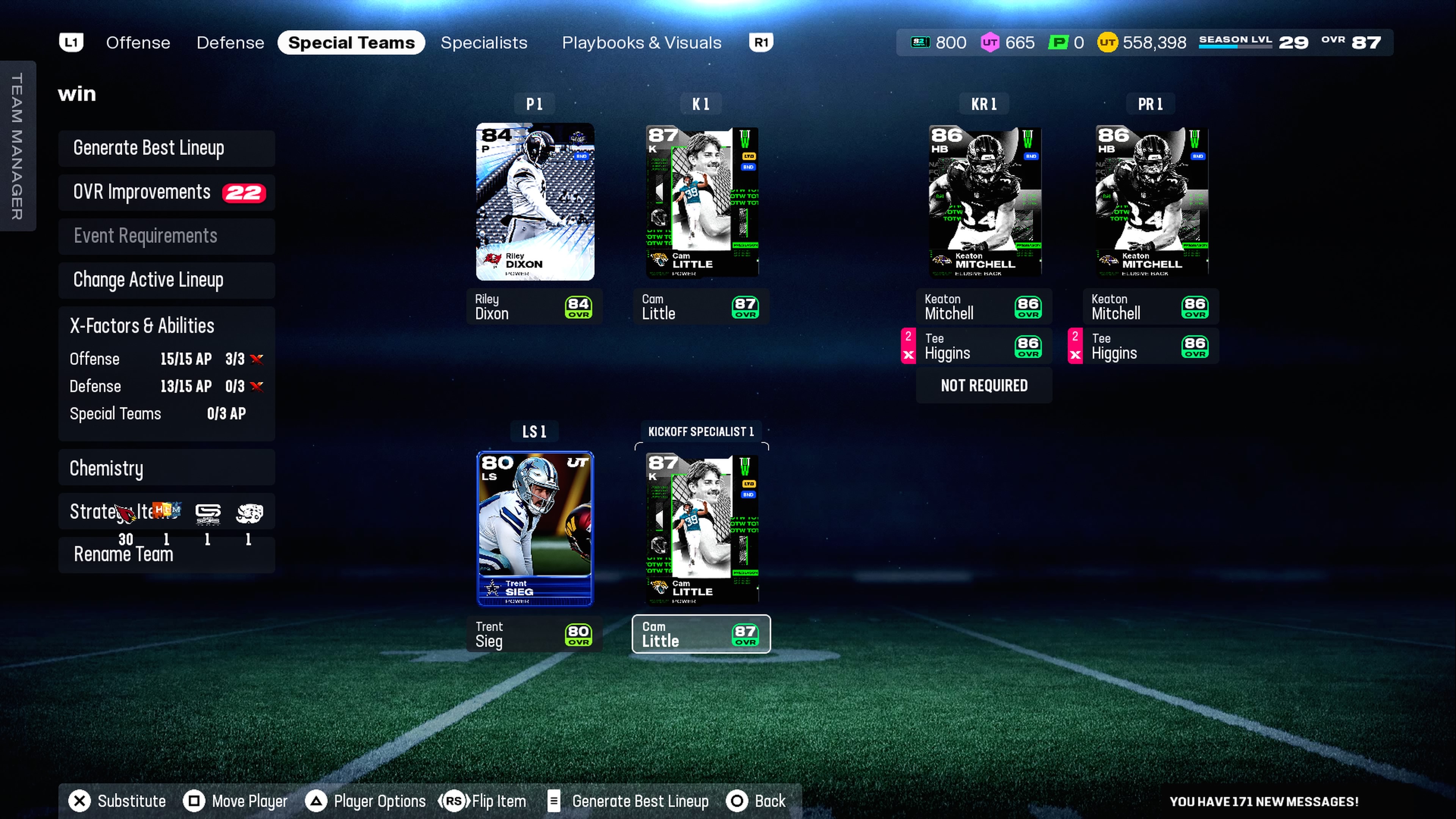This screenshot has height=819, width=1456.
Task: Open the Chemistry menu
Action: click(x=166, y=468)
